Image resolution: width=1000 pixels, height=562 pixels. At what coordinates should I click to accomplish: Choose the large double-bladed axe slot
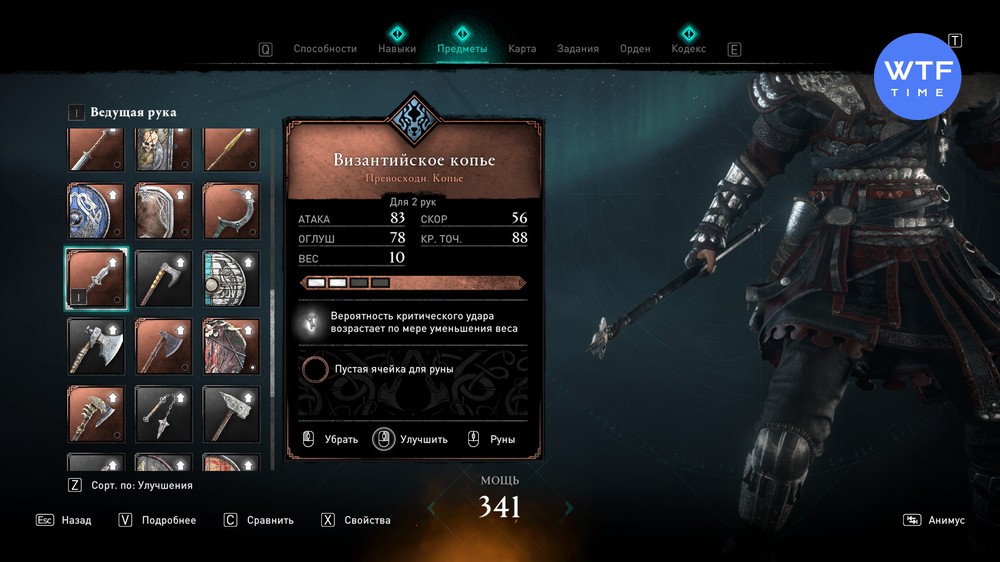[95, 346]
